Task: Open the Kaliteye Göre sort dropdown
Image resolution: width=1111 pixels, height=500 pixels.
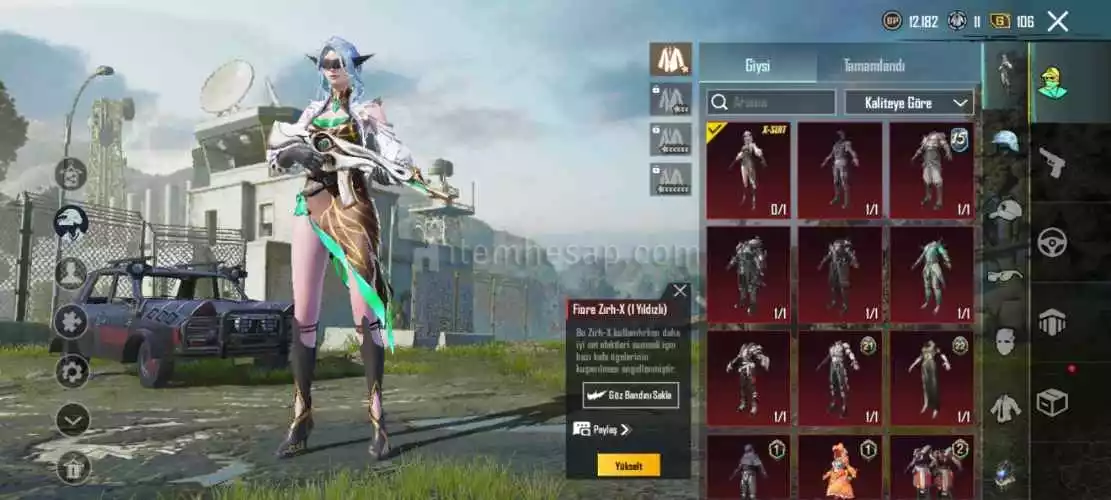Action: (909, 102)
